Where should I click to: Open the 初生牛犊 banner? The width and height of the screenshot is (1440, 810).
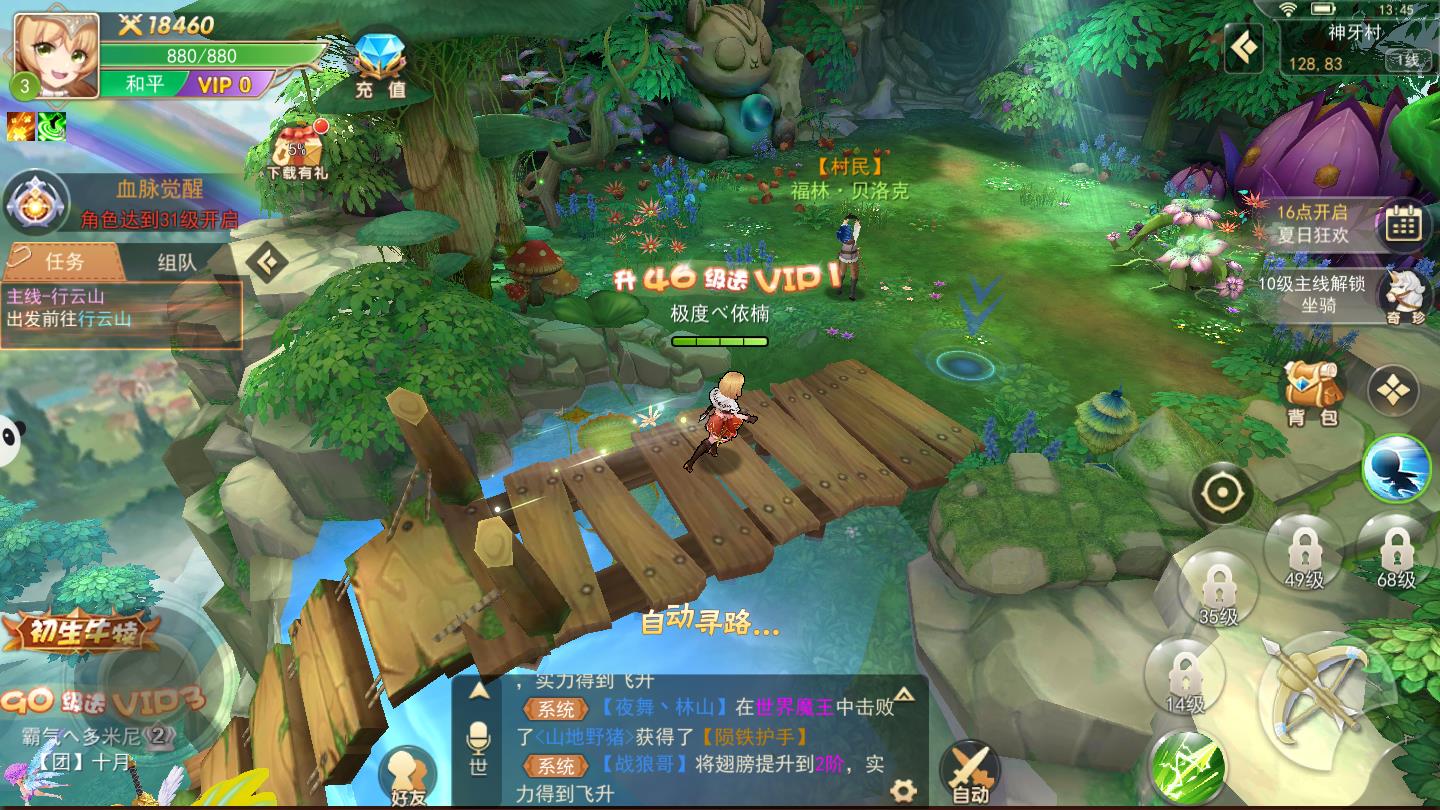coord(80,631)
